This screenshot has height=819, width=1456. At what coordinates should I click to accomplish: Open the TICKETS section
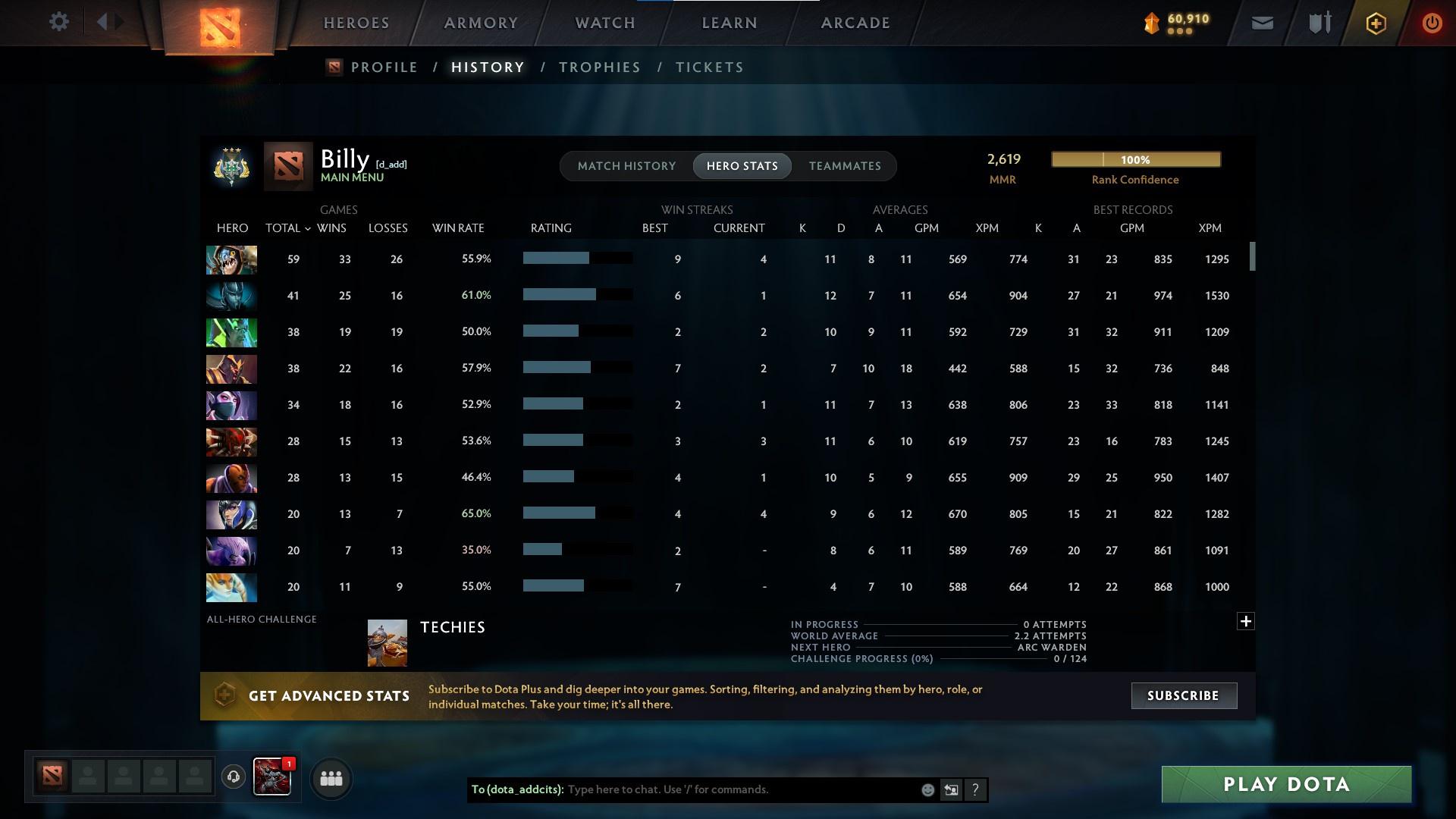708,67
